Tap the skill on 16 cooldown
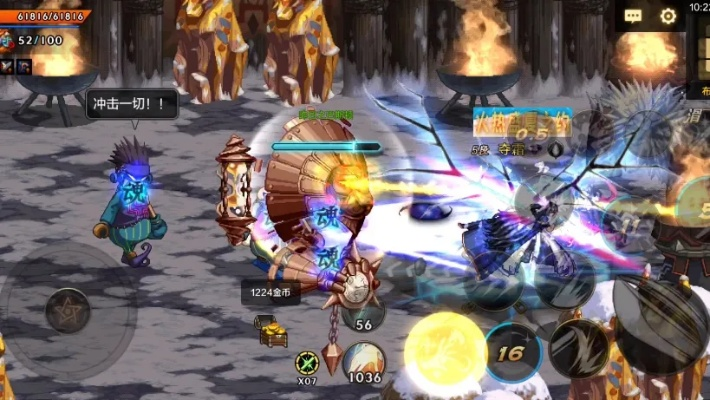This screenshot has width=710, height=400. pyautogui.click(x=513, y=352)
